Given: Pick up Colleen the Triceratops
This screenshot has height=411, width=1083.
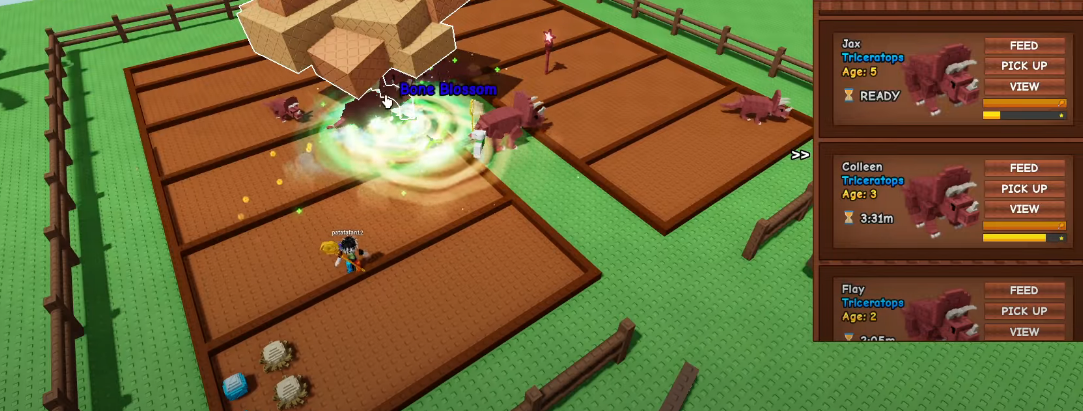Looking at the screenshot, I should click(1024, 189).
